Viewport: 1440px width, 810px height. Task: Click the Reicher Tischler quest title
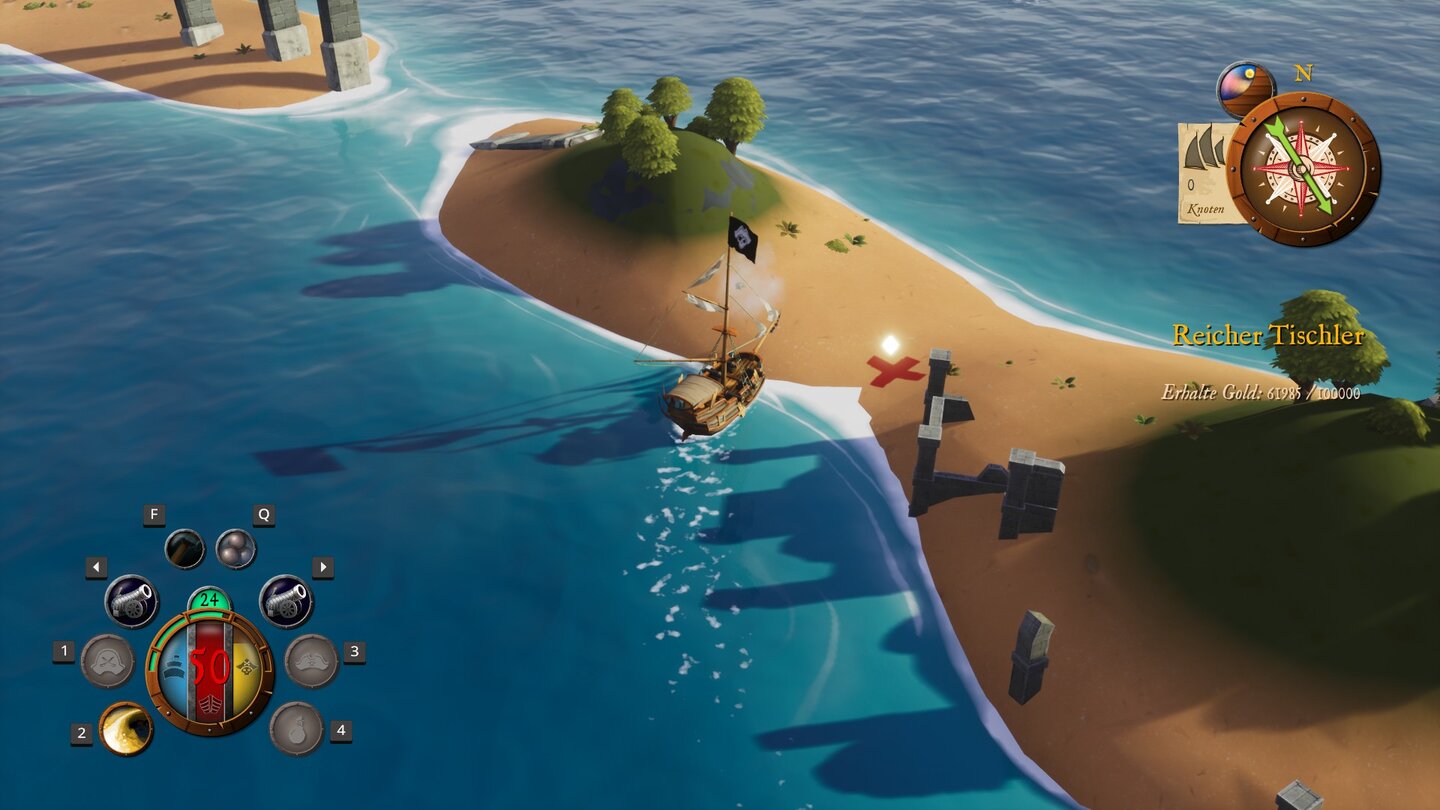[x=1271, y=336]
